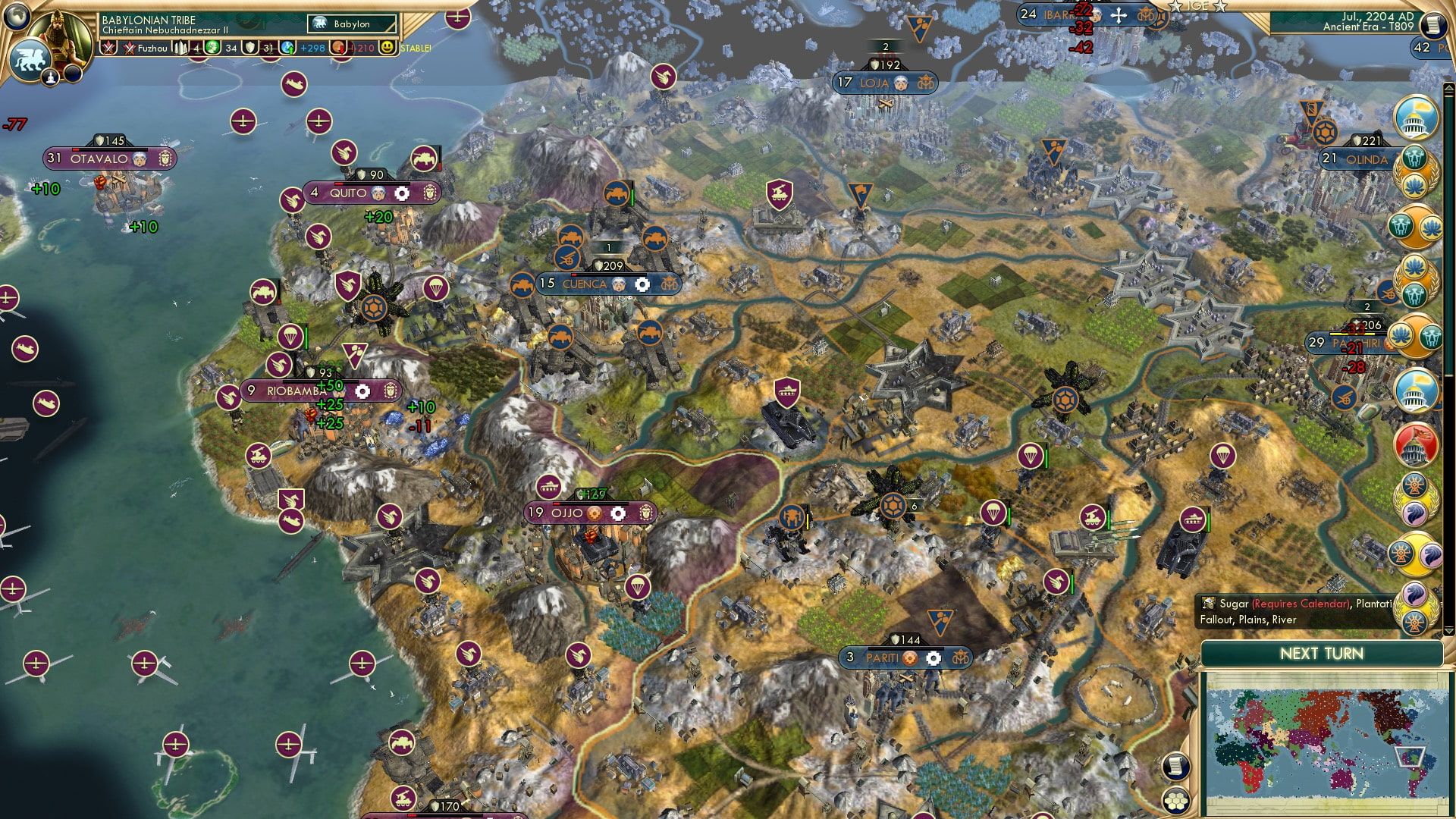Click the puppet face icon on Otavalo's banner

point(139,159)
